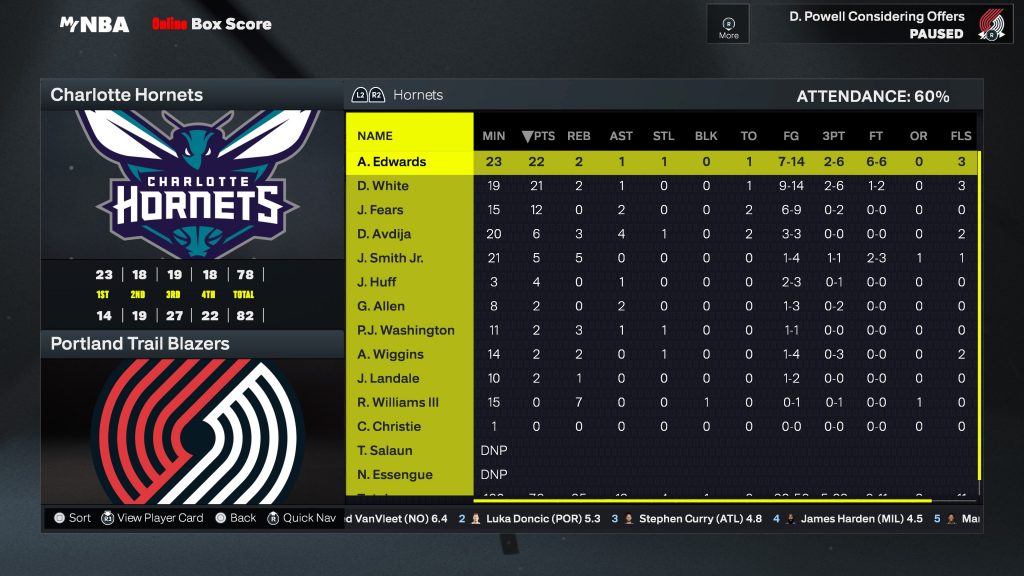The width and height of the screenshot is (1024, 576).
Task: Pick A. Wiggins in the list
Action: pos(390,354)
